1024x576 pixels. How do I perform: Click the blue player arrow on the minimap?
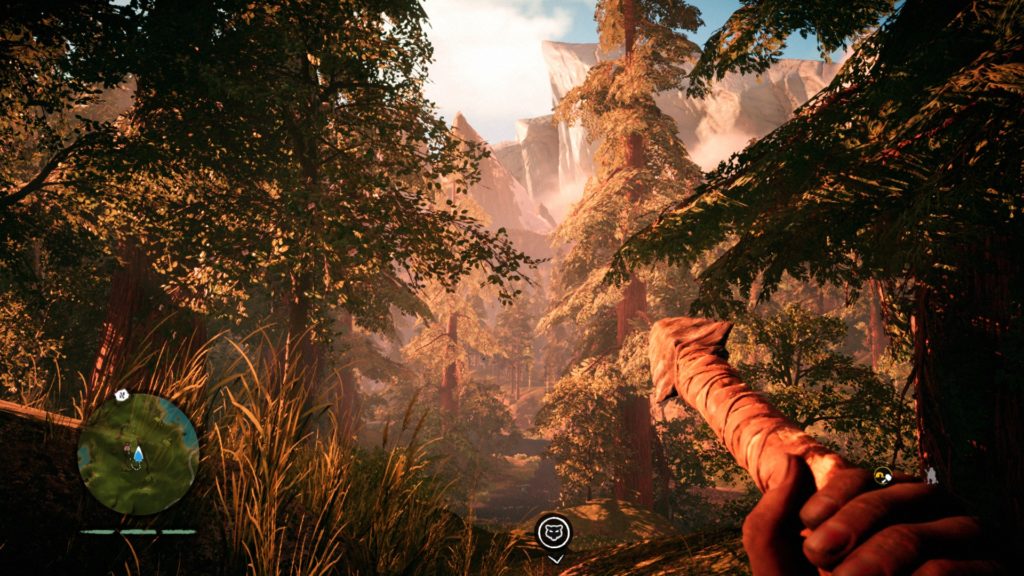tap(138, 455)
